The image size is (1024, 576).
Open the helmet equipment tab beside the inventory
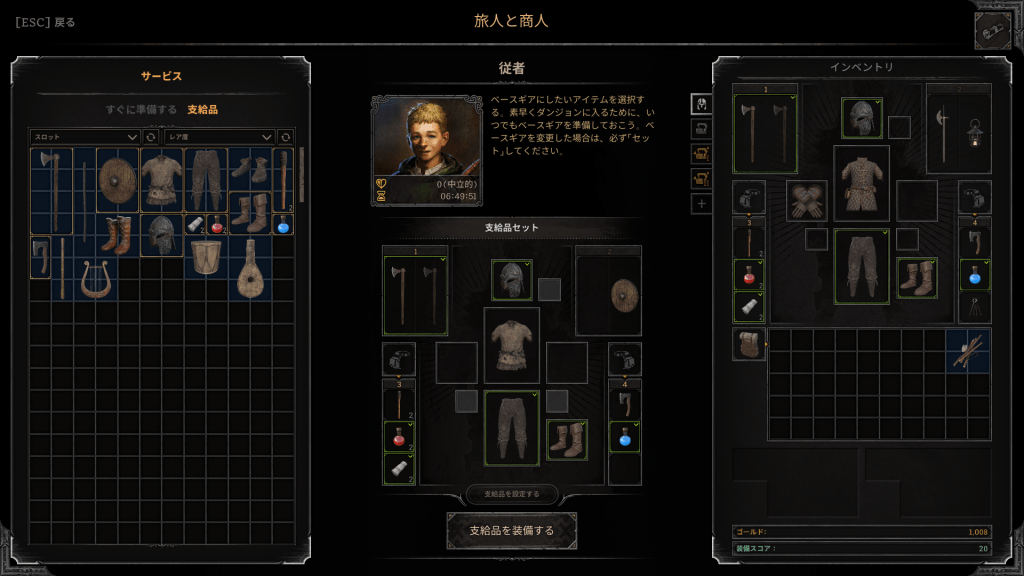[x=701, y=103]
